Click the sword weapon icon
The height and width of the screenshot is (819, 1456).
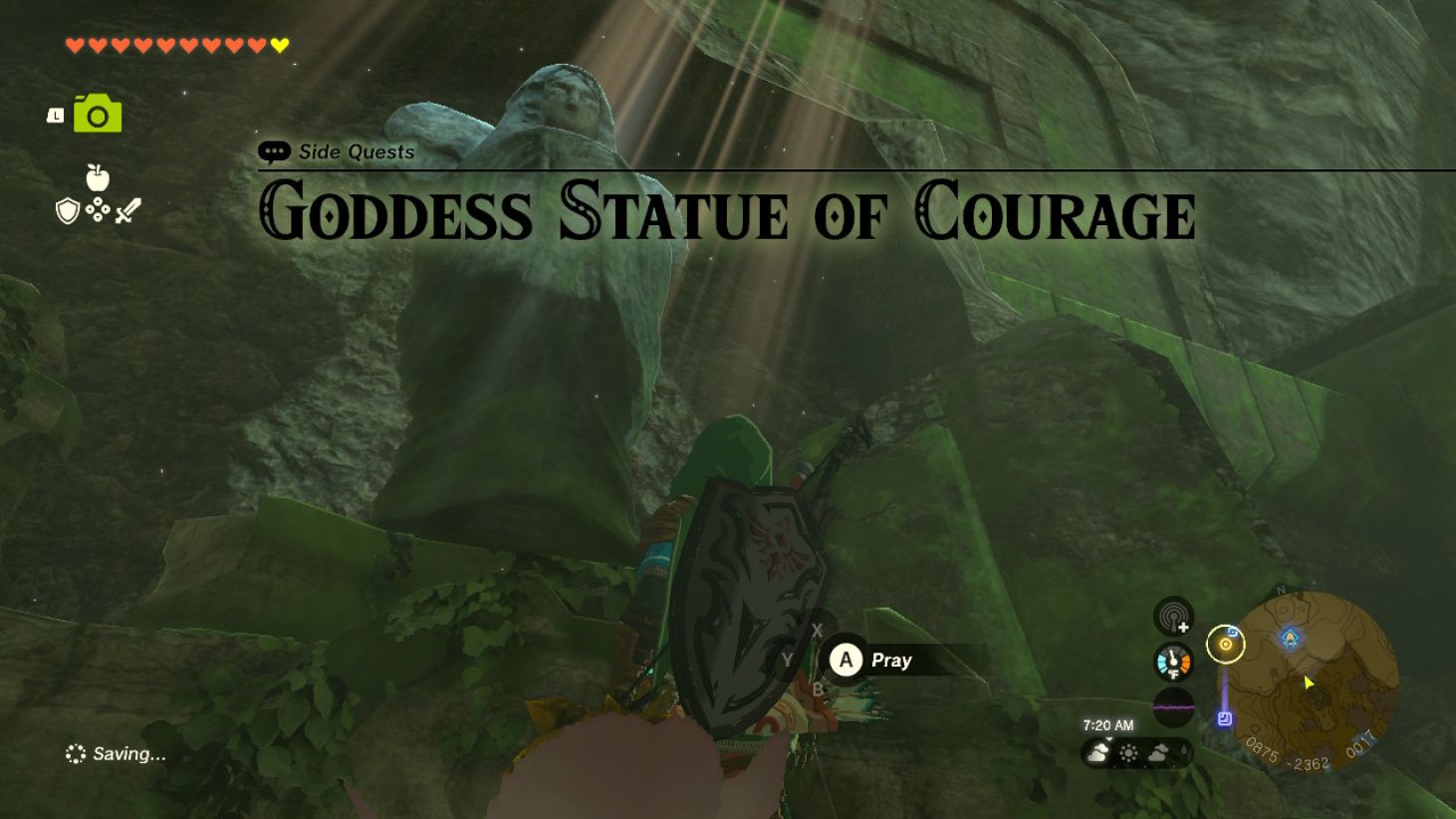pos(127,209)
